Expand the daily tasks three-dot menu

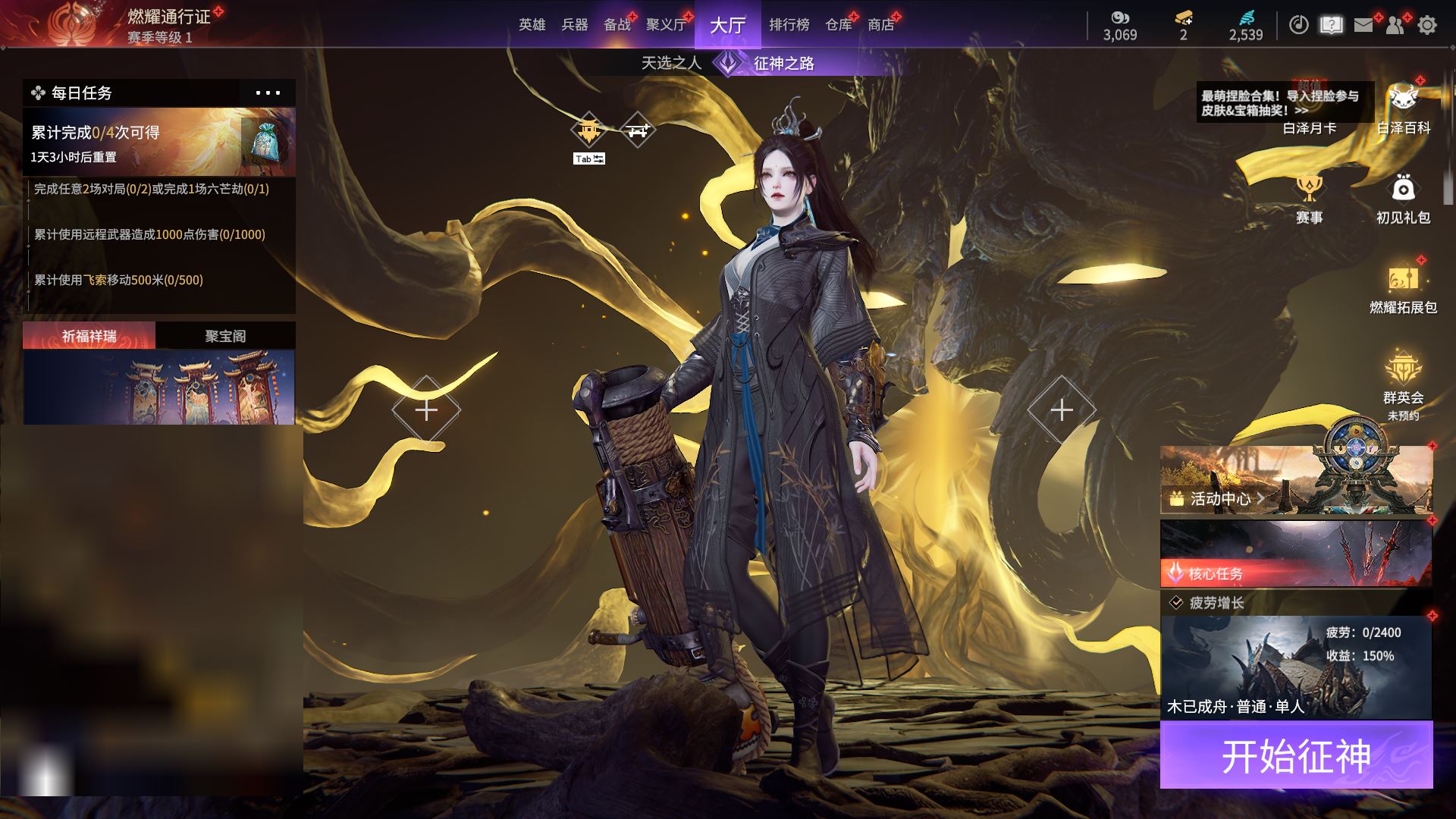point(268,93)
